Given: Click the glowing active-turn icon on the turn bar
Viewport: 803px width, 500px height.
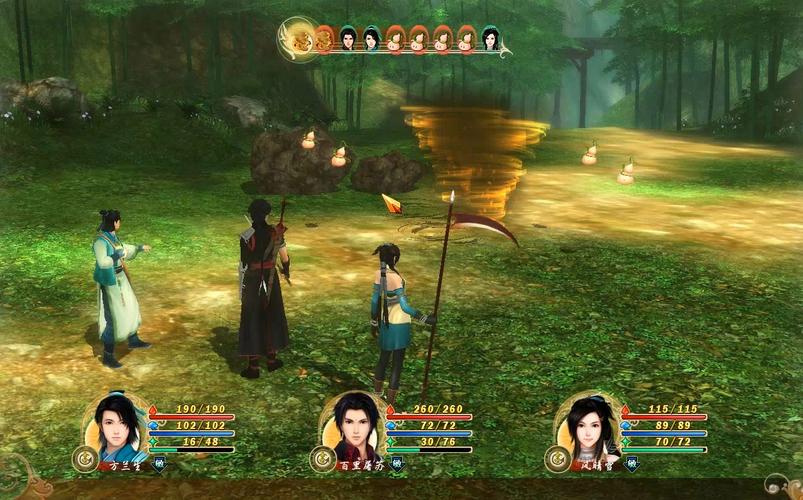Looking at the screenshot, I should click(x=297, y=39).
